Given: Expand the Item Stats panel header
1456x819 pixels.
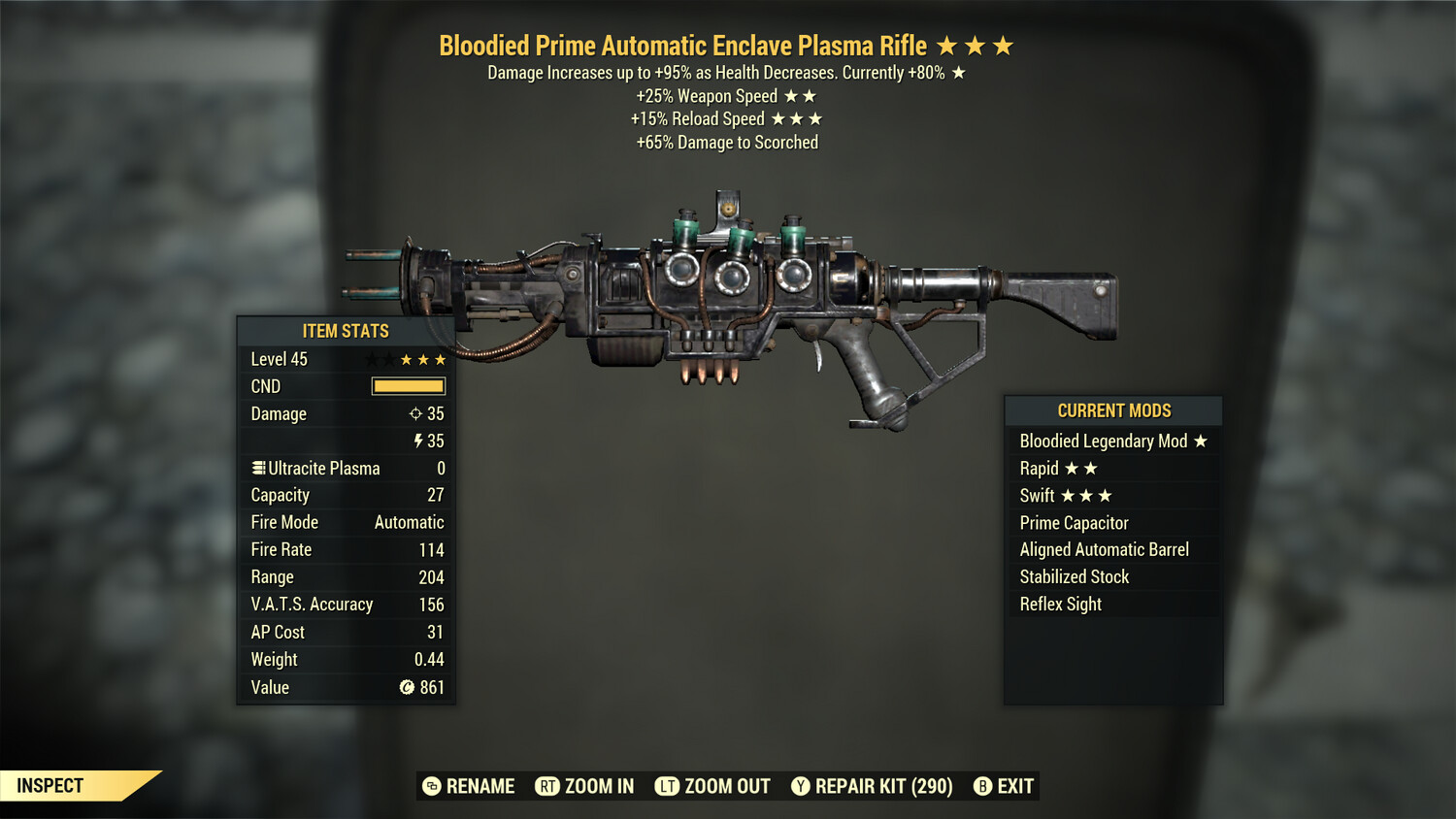Looking at the screenshot, I should (345, 331).
